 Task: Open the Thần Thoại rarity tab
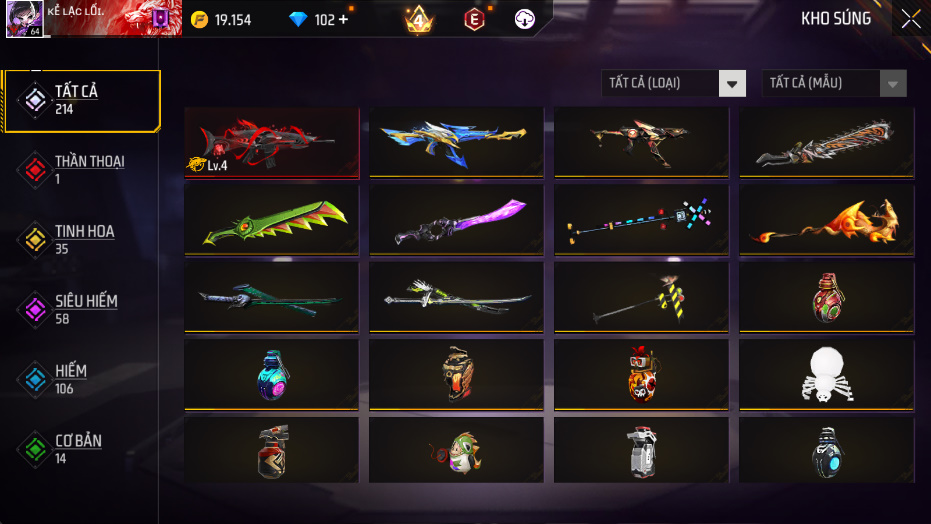coord(80,169)
